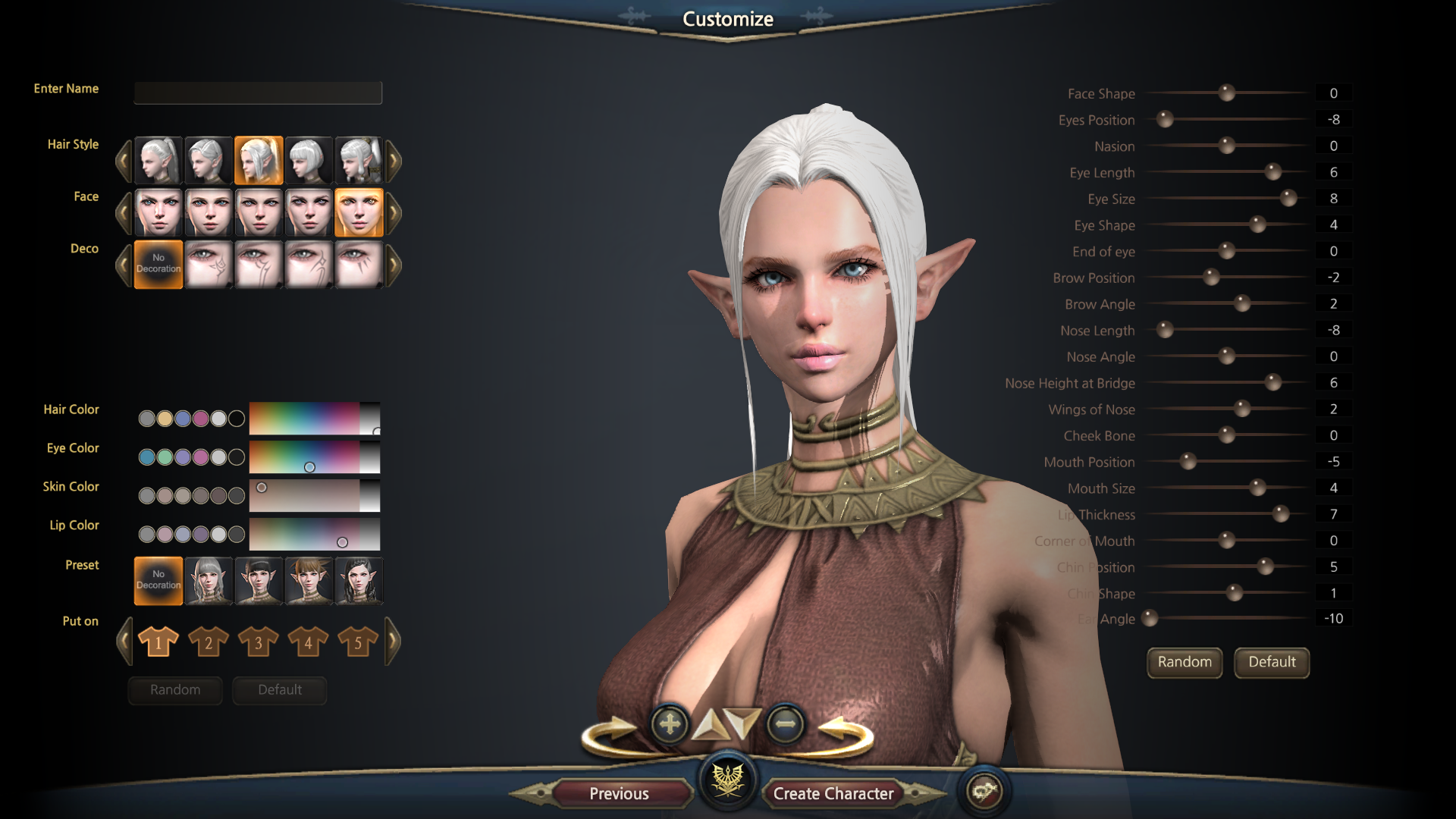1456x819 pixels.
Task: Go back with the Previous button
Action: coord(619,793)
